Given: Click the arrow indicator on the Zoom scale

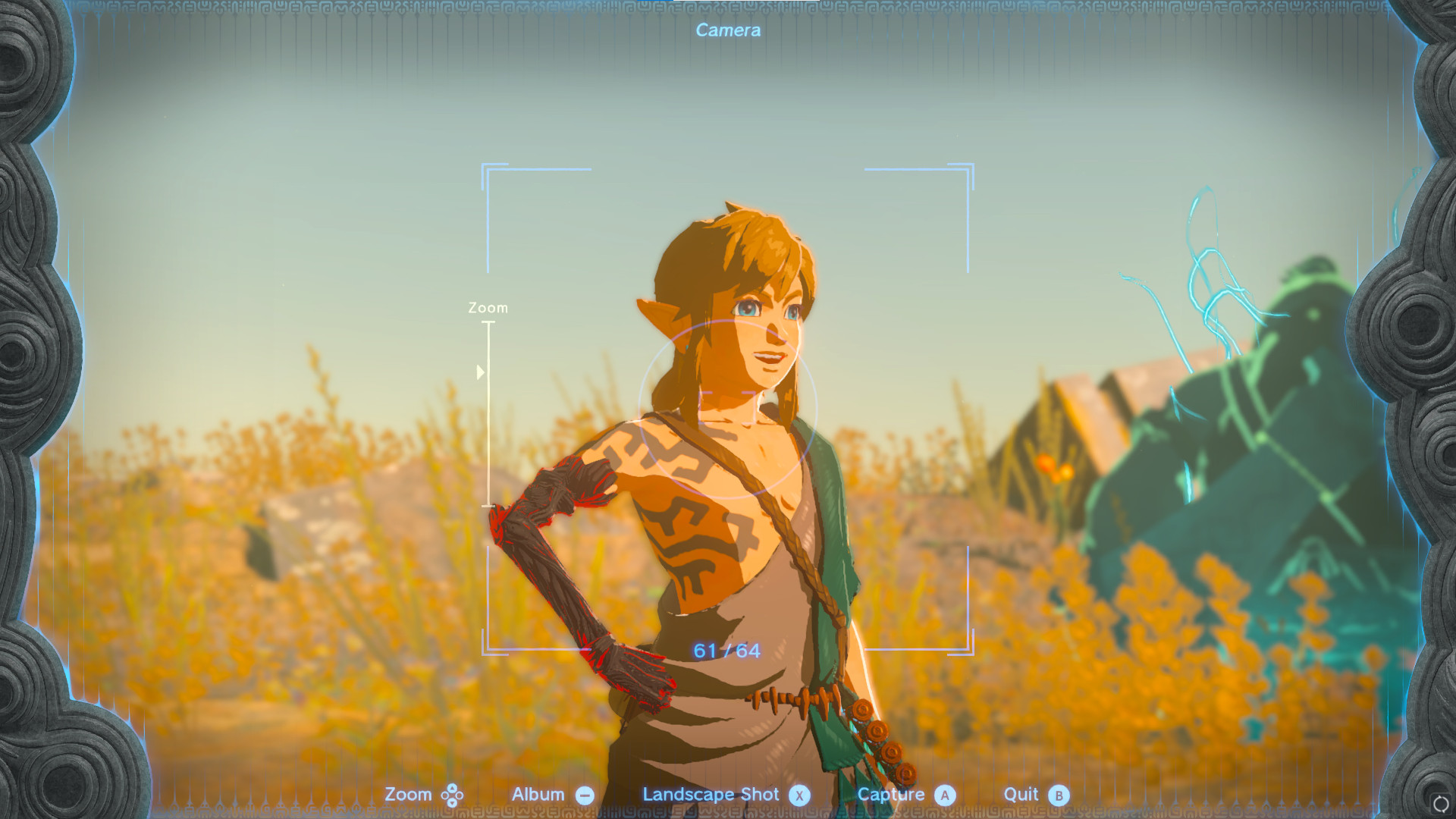Looking at the screenshot, I should click(481, 372).
